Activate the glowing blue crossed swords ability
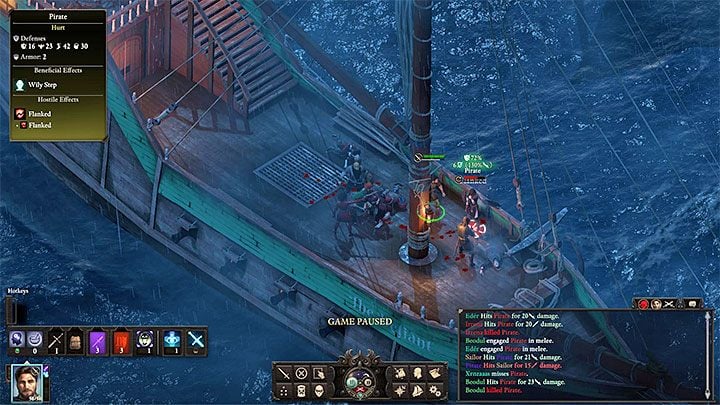 196,339
